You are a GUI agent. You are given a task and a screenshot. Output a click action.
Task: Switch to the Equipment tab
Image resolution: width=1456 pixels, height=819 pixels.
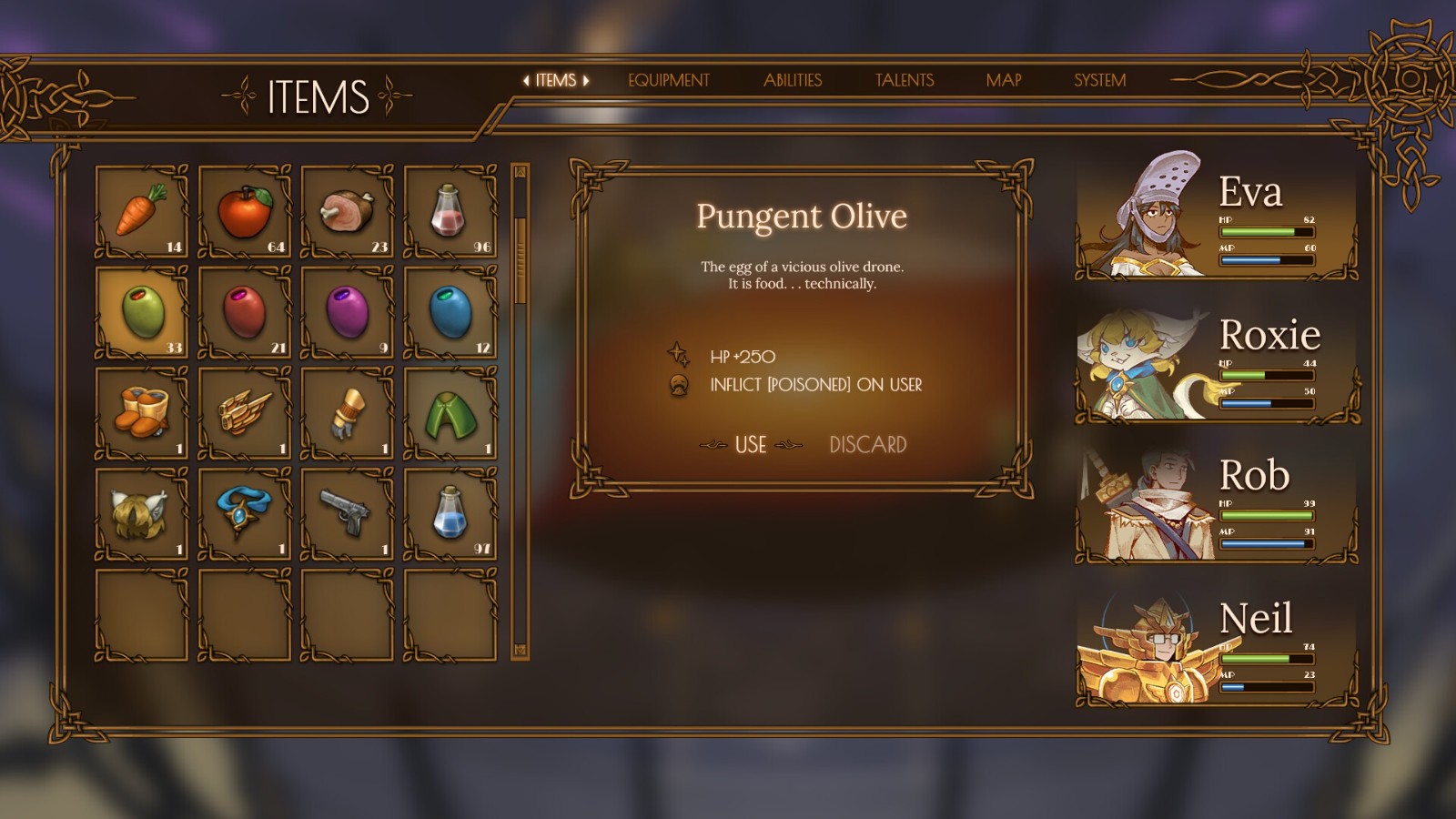coord(668,80)
